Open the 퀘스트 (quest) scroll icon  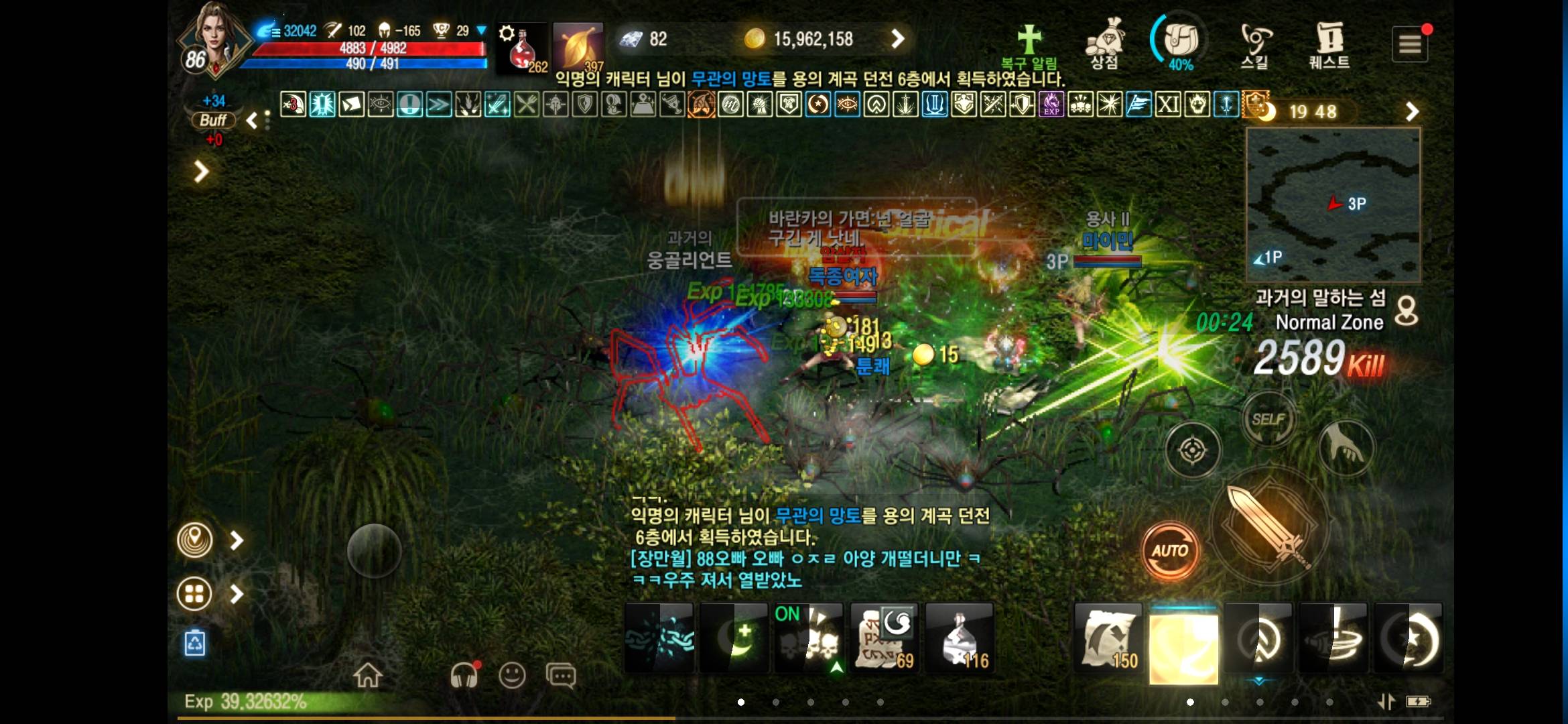point(1329,42)
